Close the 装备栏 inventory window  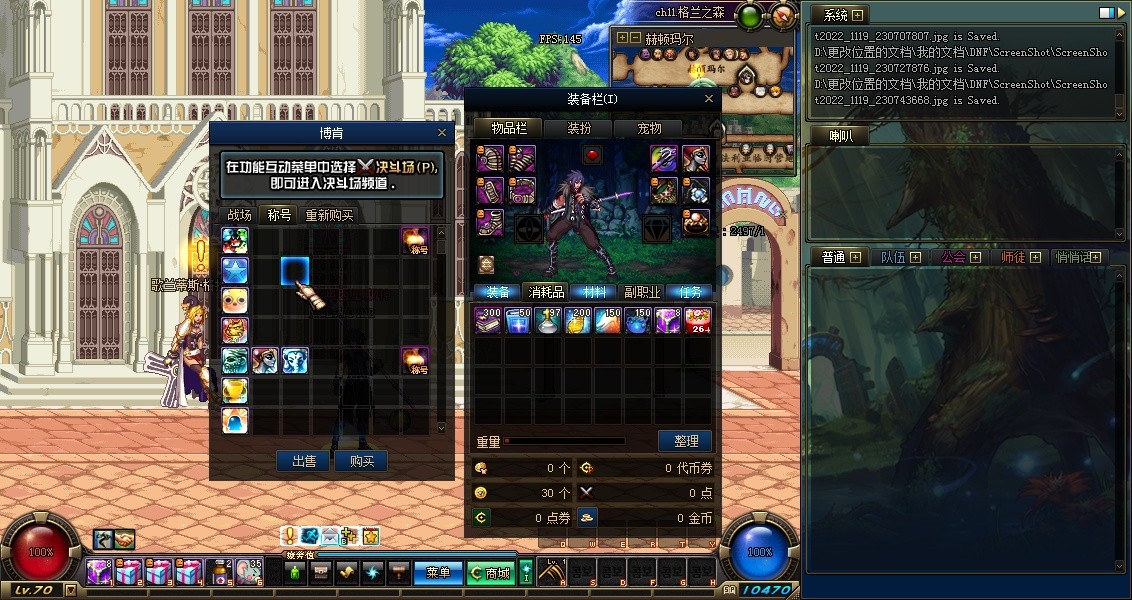click(710, 99)
